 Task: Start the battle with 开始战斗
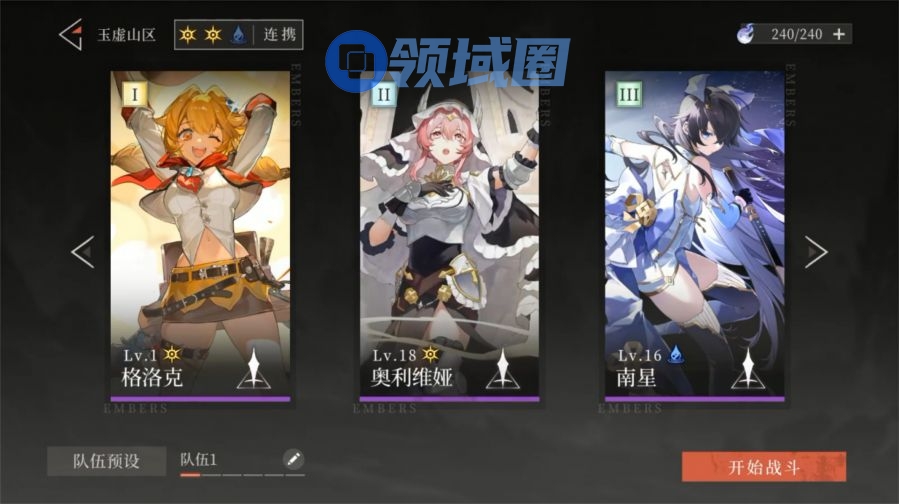coord(764,466)
